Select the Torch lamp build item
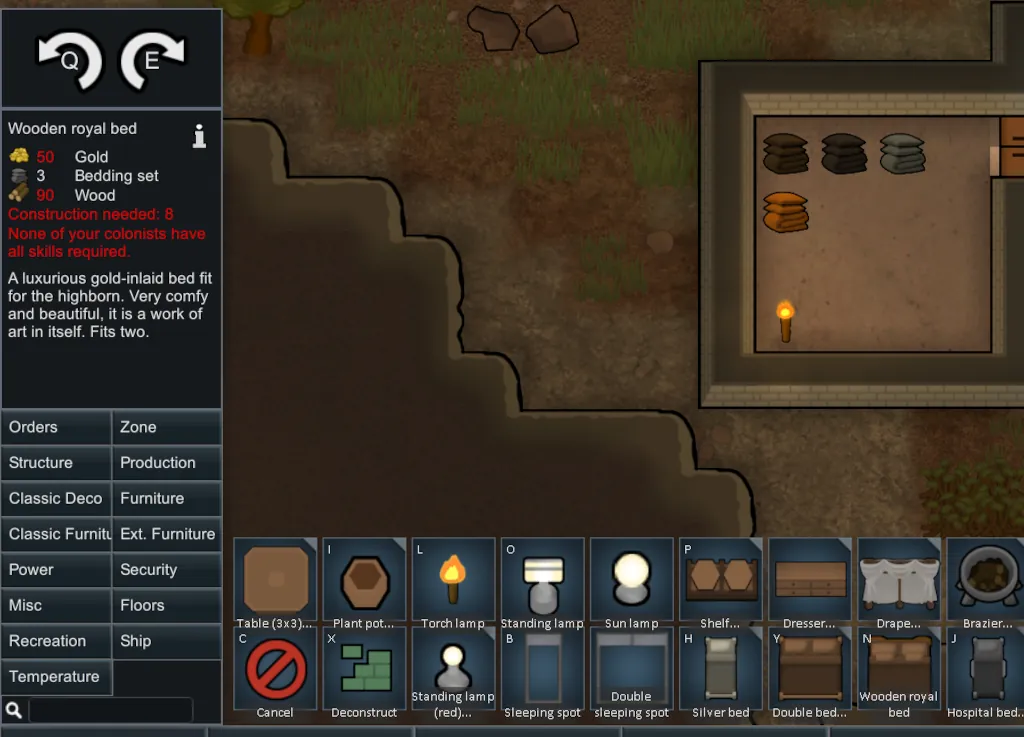The width and height of the screenshot is (1024, 737). 453,580
